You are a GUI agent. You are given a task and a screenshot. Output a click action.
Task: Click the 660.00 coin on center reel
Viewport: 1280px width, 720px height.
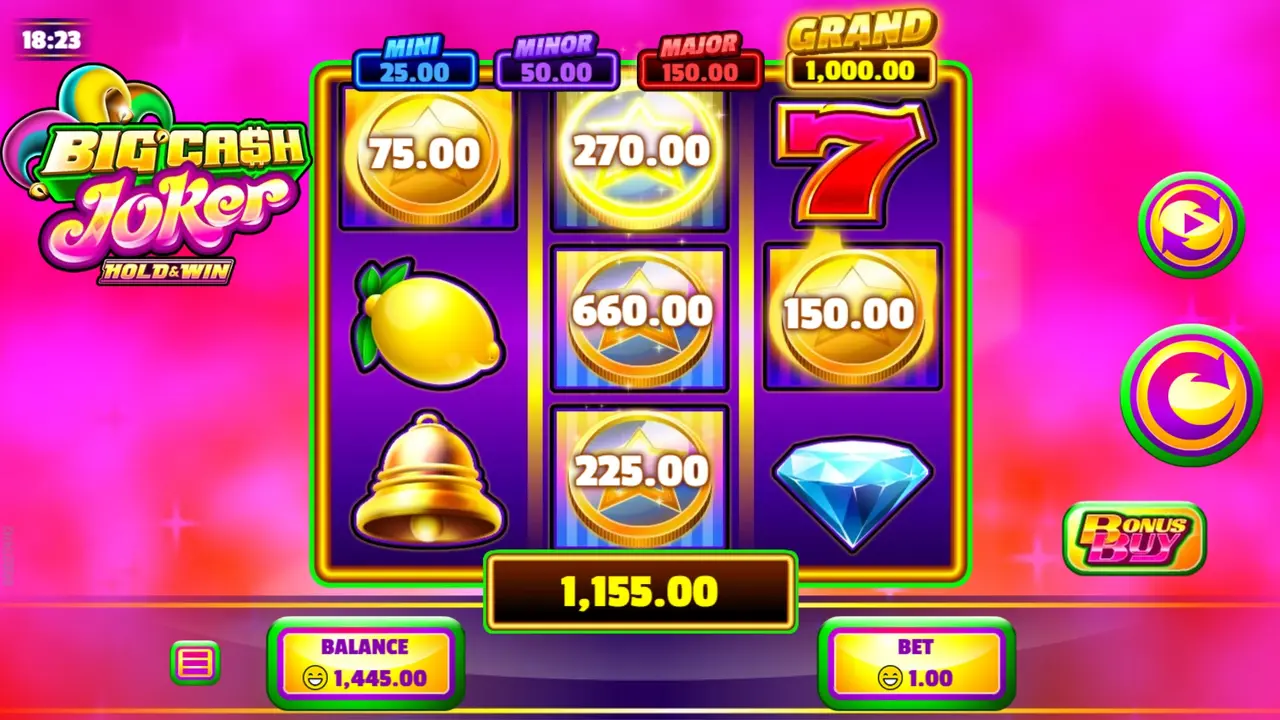[x=640, y=315]
